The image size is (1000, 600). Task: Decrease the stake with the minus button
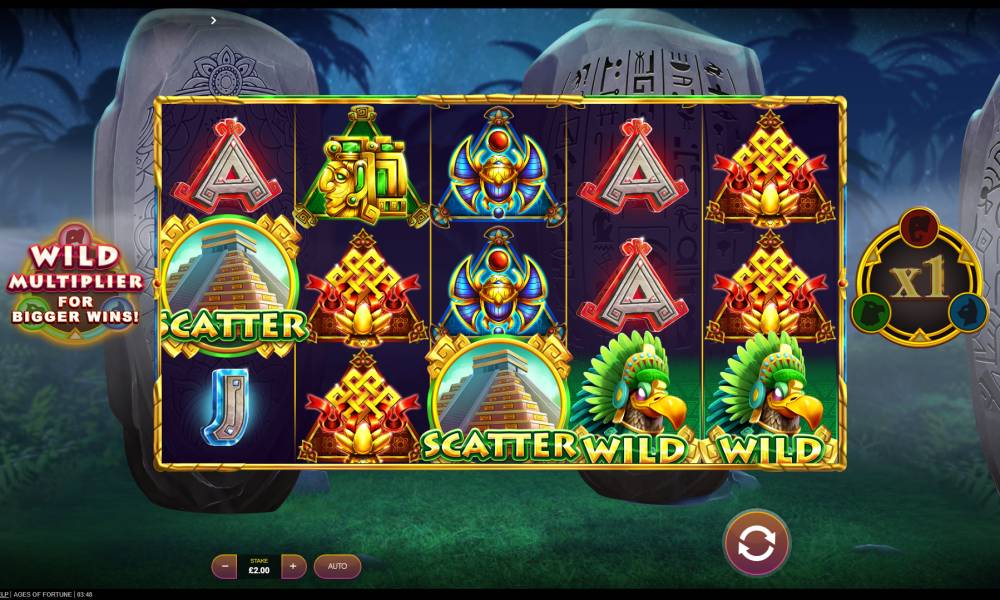coord(225,566)
